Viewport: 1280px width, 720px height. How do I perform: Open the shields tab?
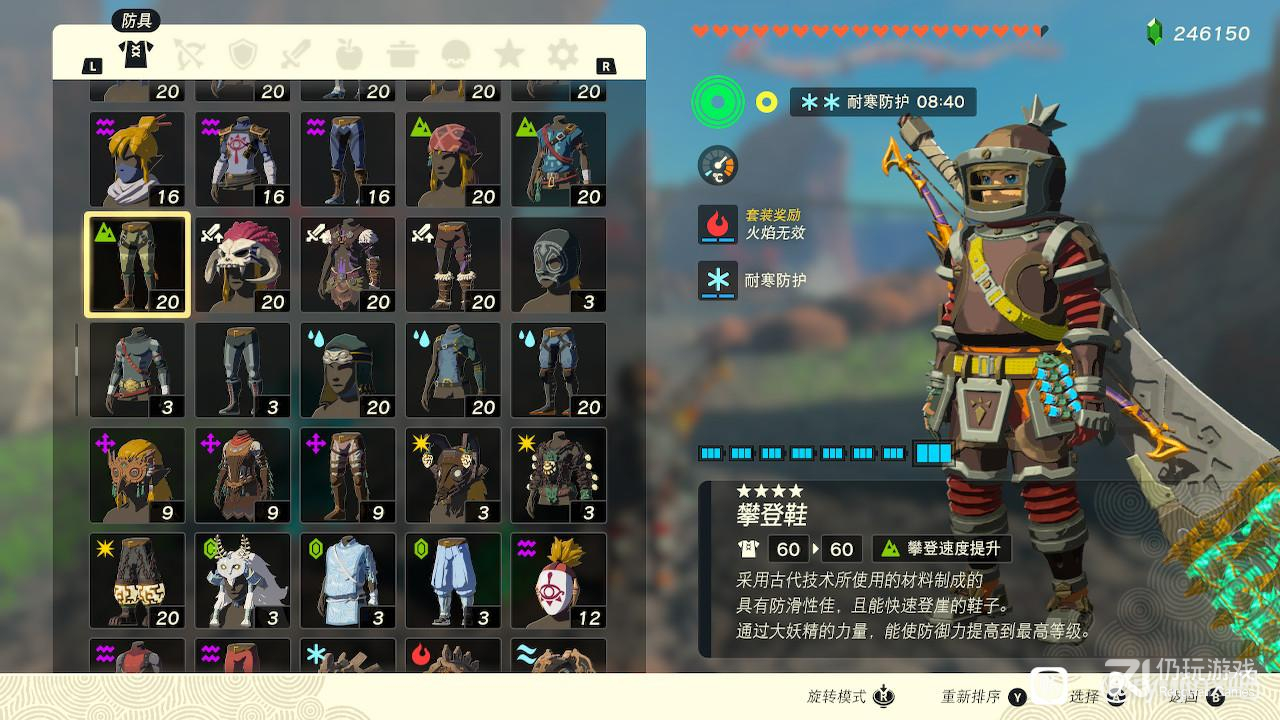242,54
